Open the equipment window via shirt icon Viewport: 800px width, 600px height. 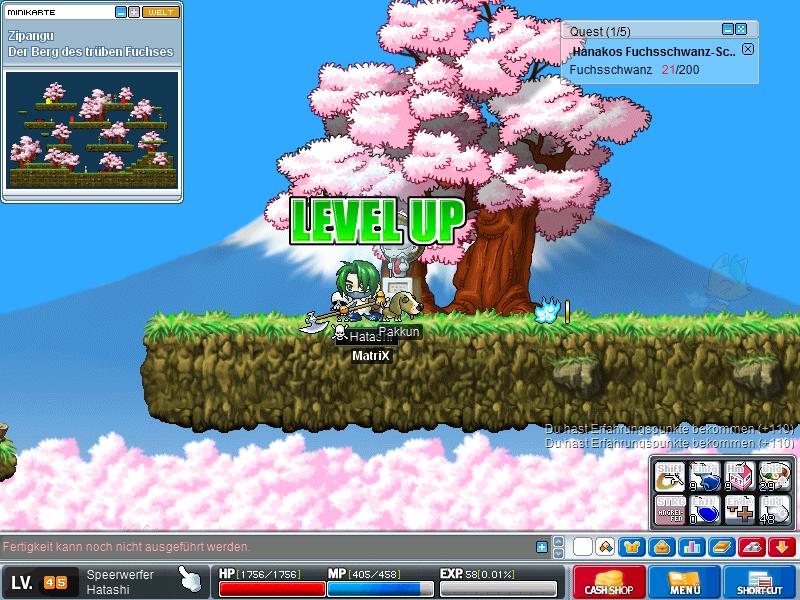tap(633, 547)
